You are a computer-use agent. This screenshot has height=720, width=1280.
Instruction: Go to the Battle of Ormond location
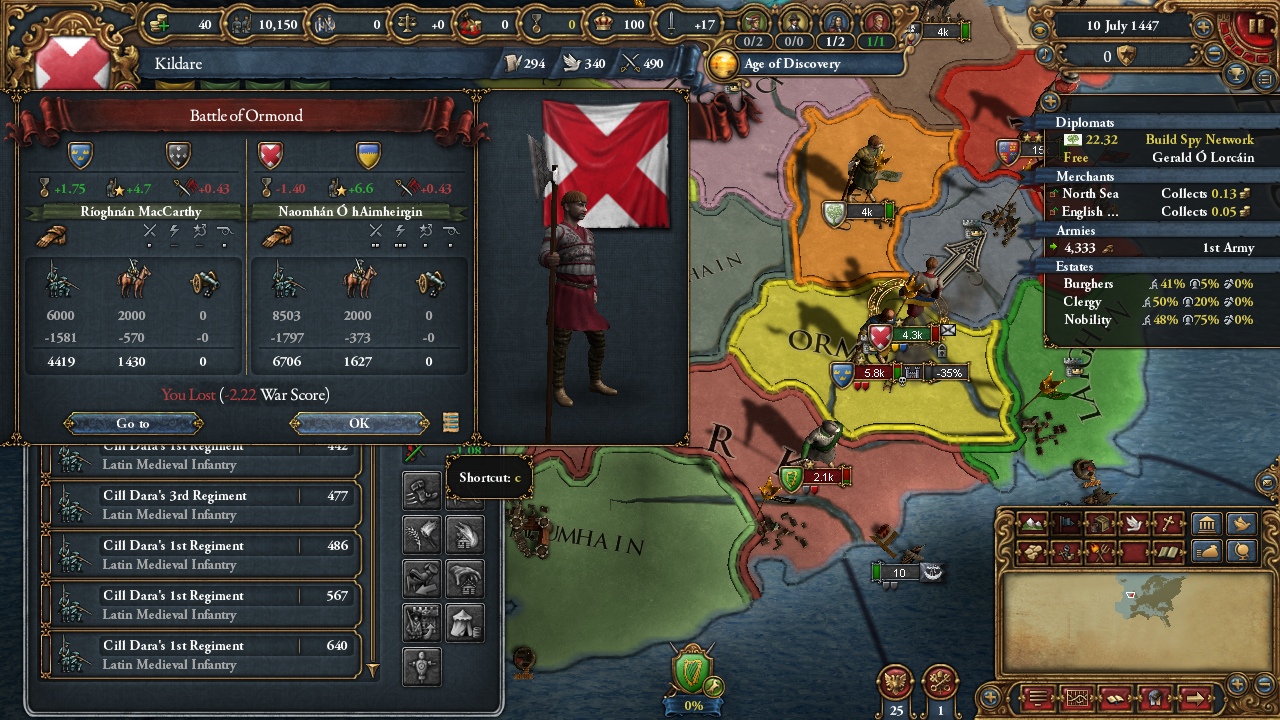tap(132, 423)
